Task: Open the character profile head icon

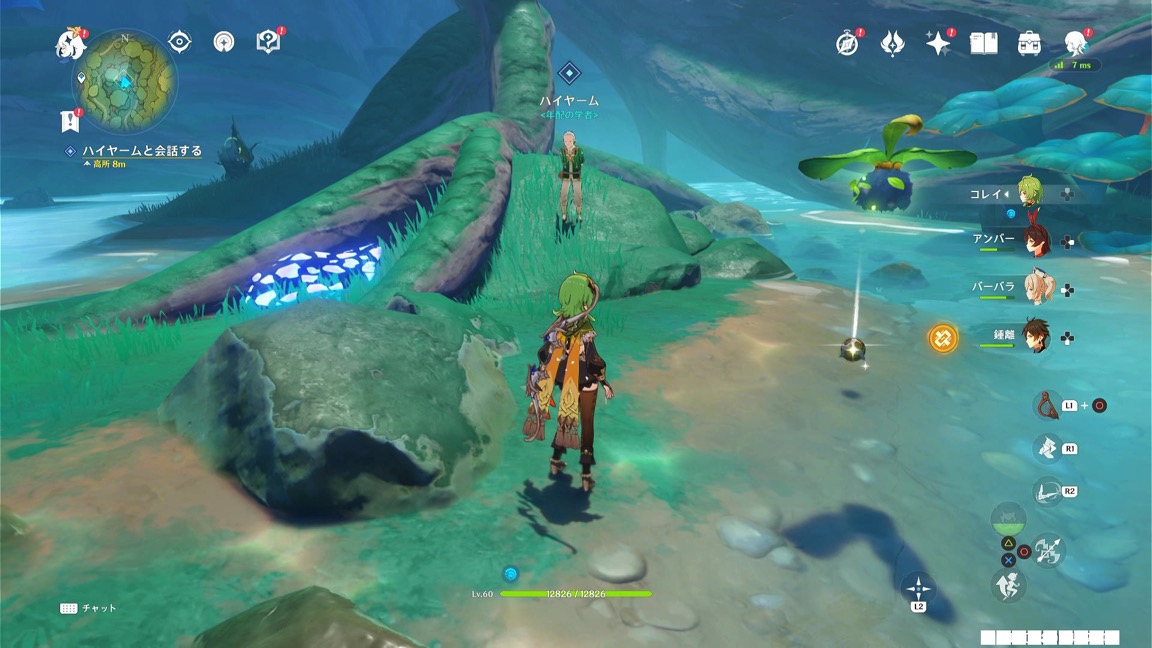Action: 1075,43
